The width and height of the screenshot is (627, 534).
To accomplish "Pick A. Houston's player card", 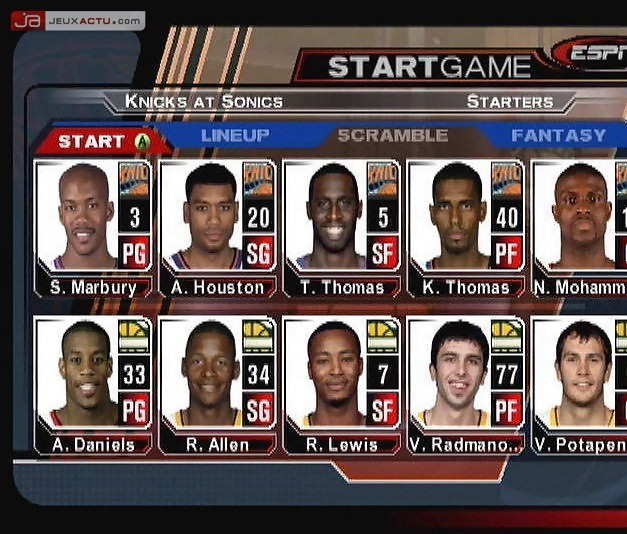I will (x=217, y=227).
